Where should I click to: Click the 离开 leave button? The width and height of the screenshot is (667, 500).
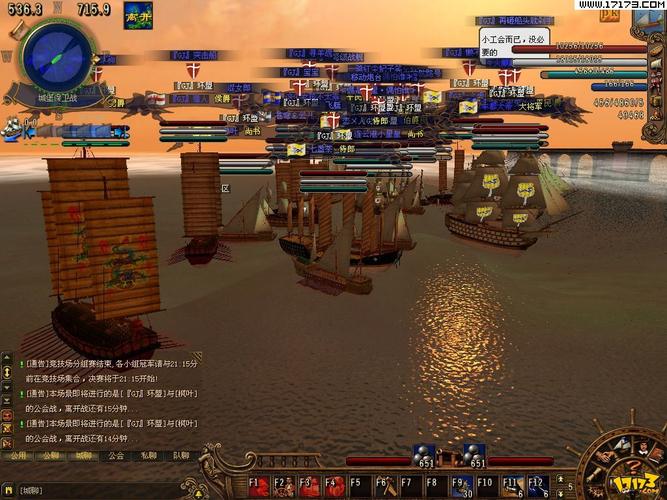138,17
